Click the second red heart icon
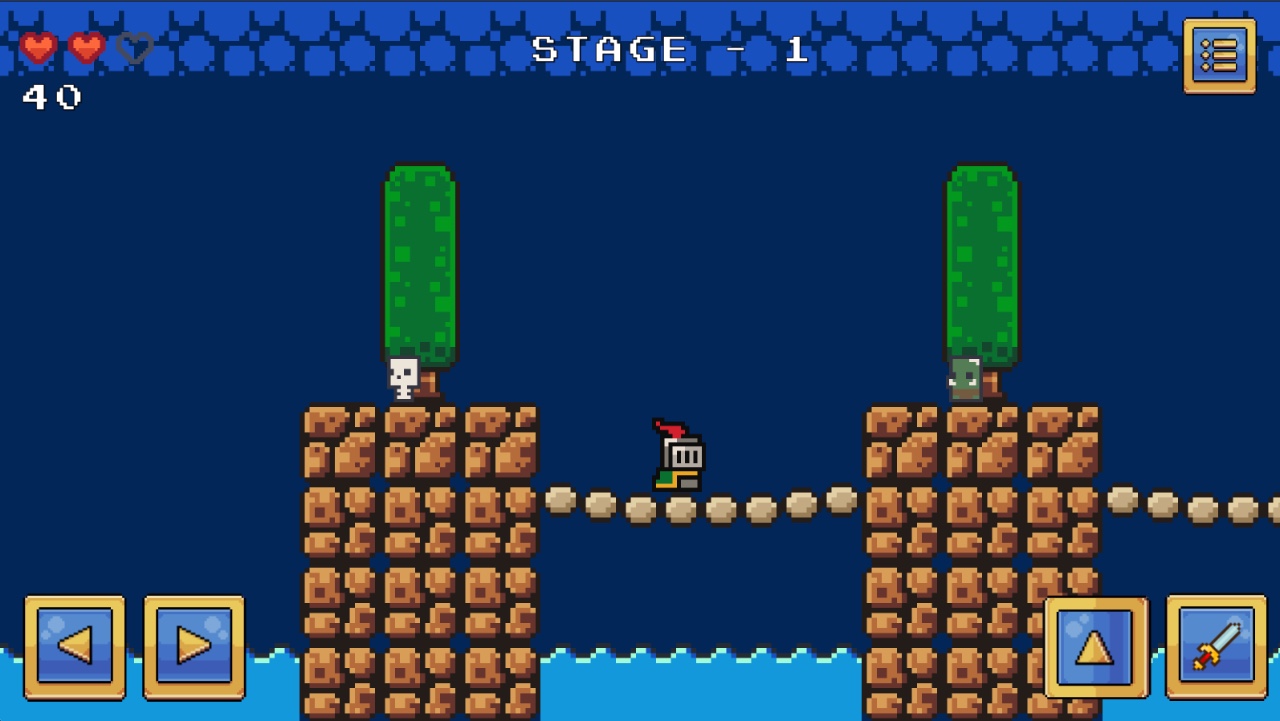 tap(88, 47)
